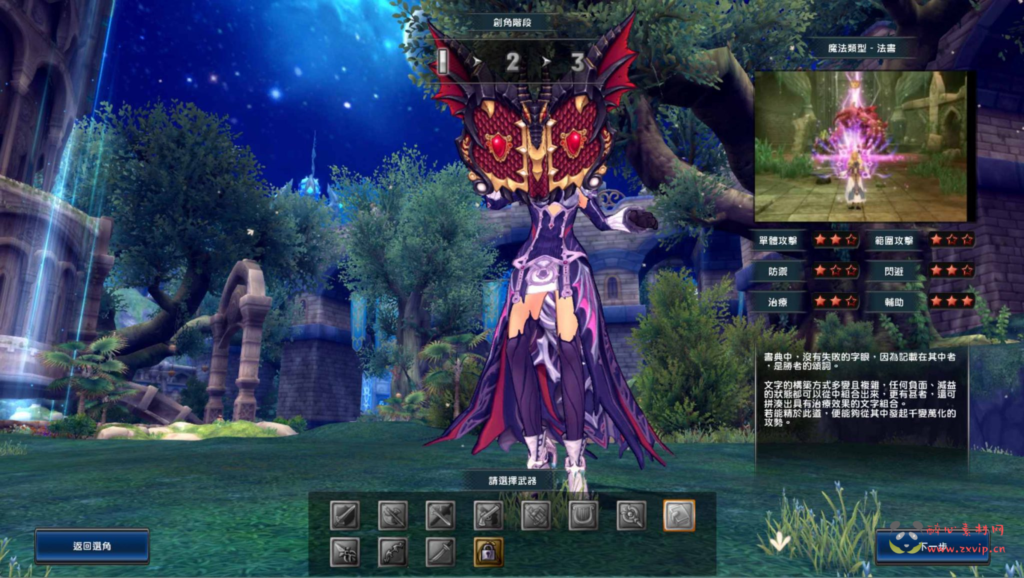This screenshot has width=1024, height=578.
Task: Select advancement stage 1
Action: [443, 63]
